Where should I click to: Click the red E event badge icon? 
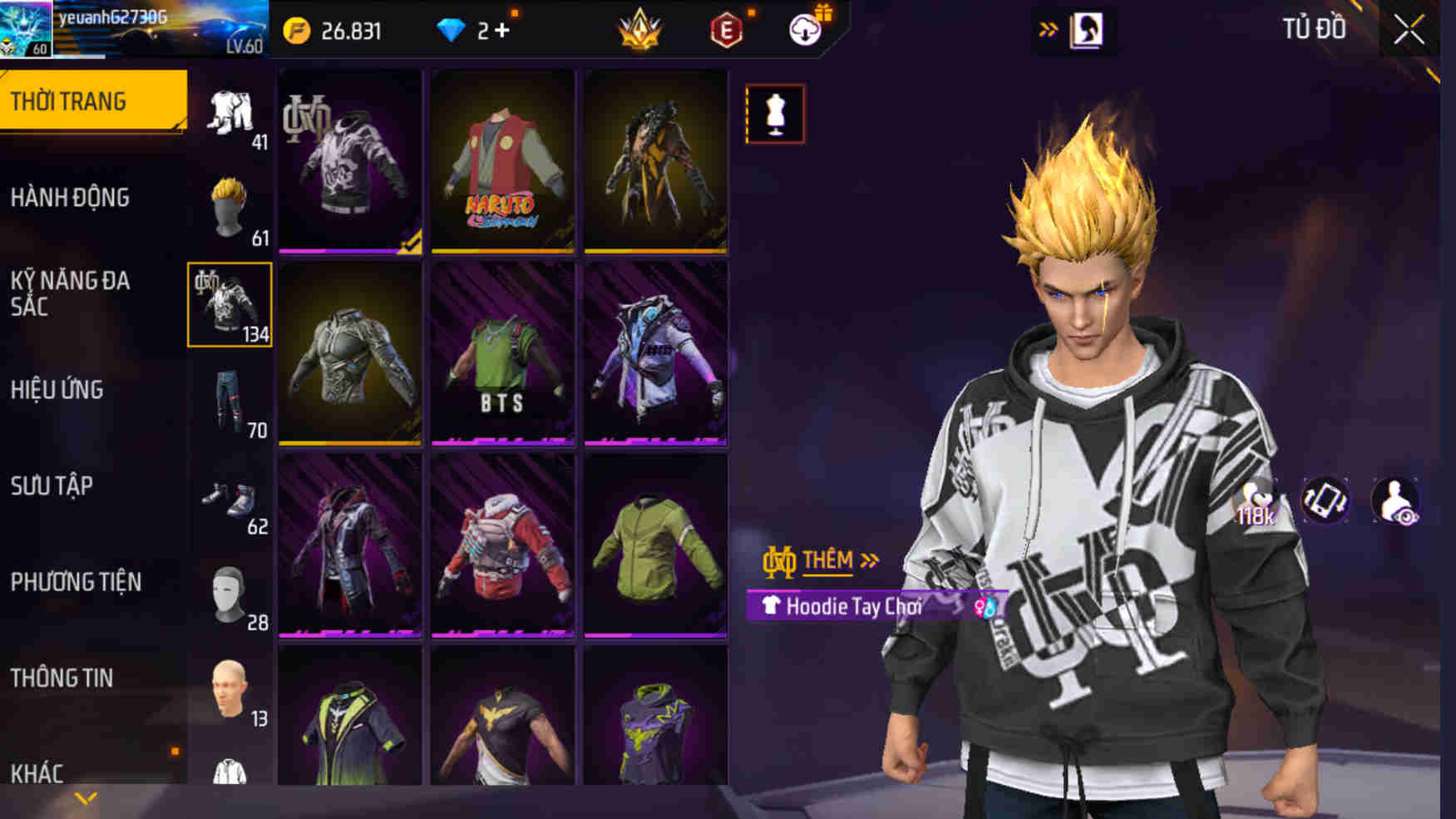pyautogui.click(x=727, y=33)
